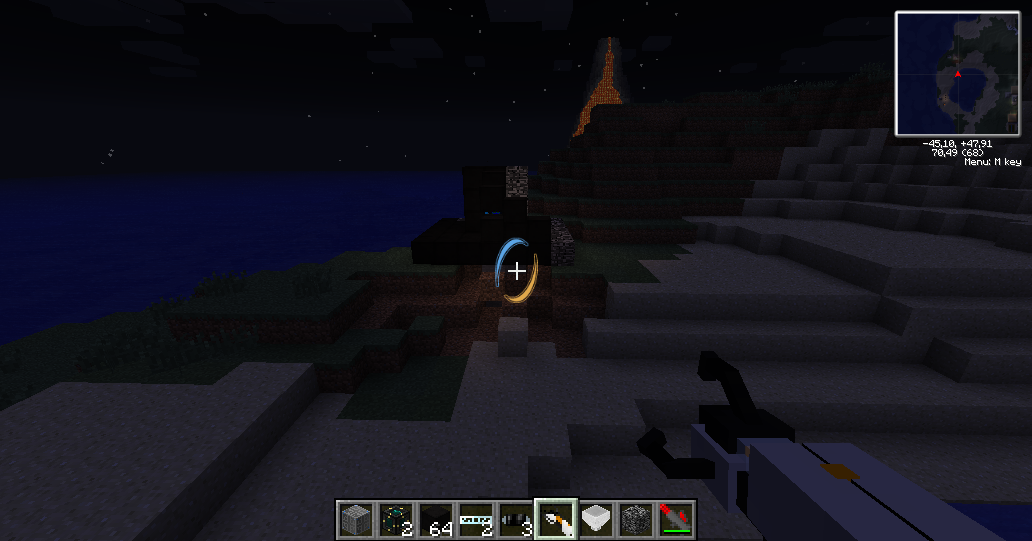Screen dimensions: 1032x541
Task: Select the gray stone brick block slot
Action: point(355,519)
